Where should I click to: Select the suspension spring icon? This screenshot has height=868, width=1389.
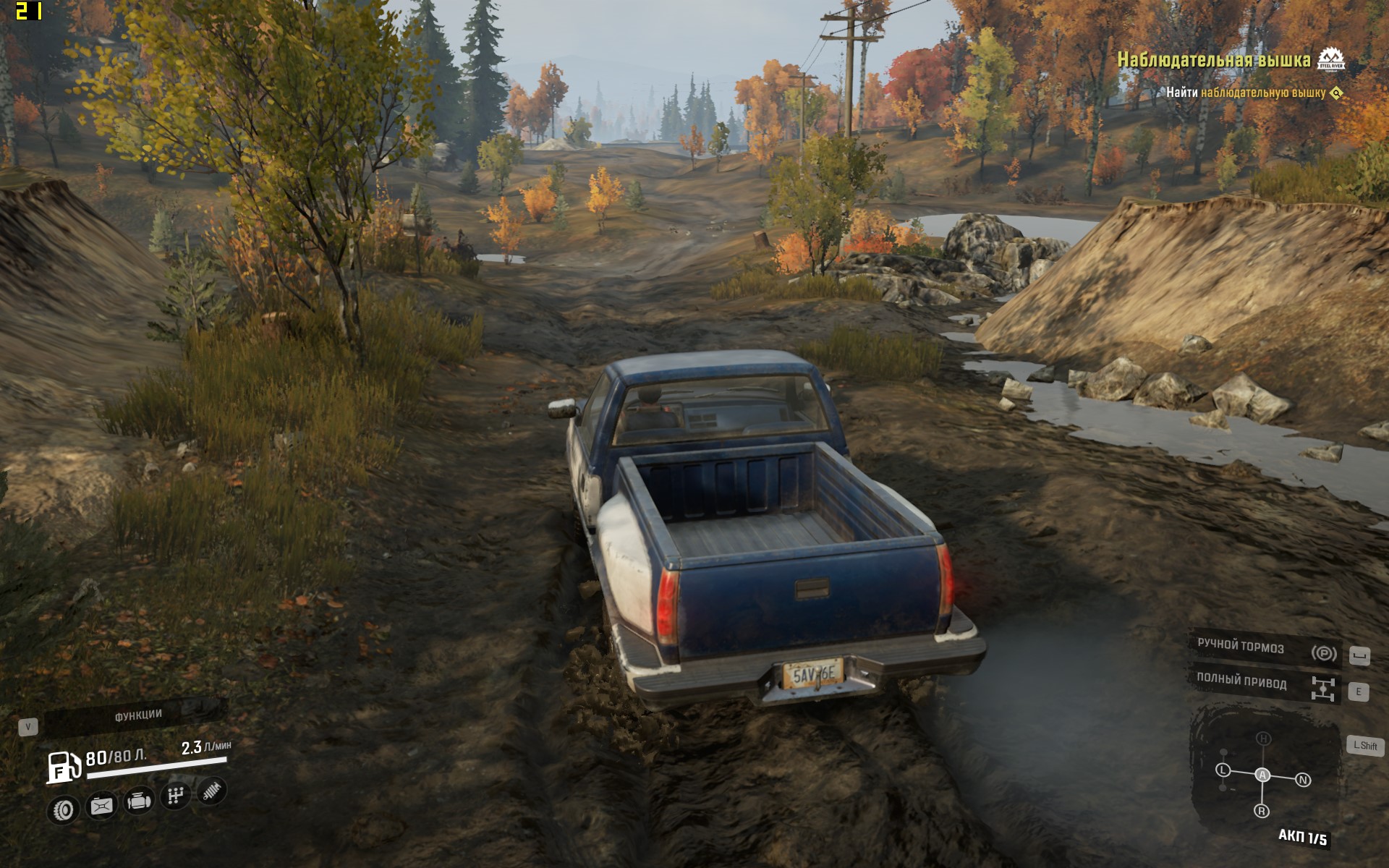point(211,791)
